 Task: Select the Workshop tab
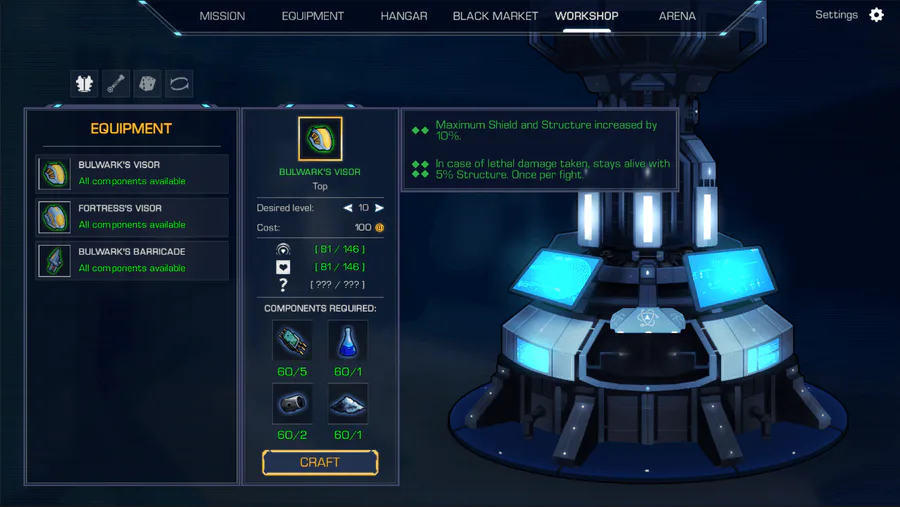(x=586, y=16)
